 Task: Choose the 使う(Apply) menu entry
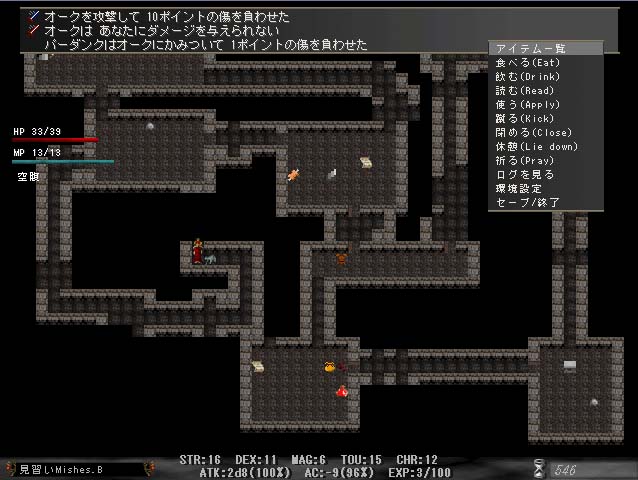(528, 104)
